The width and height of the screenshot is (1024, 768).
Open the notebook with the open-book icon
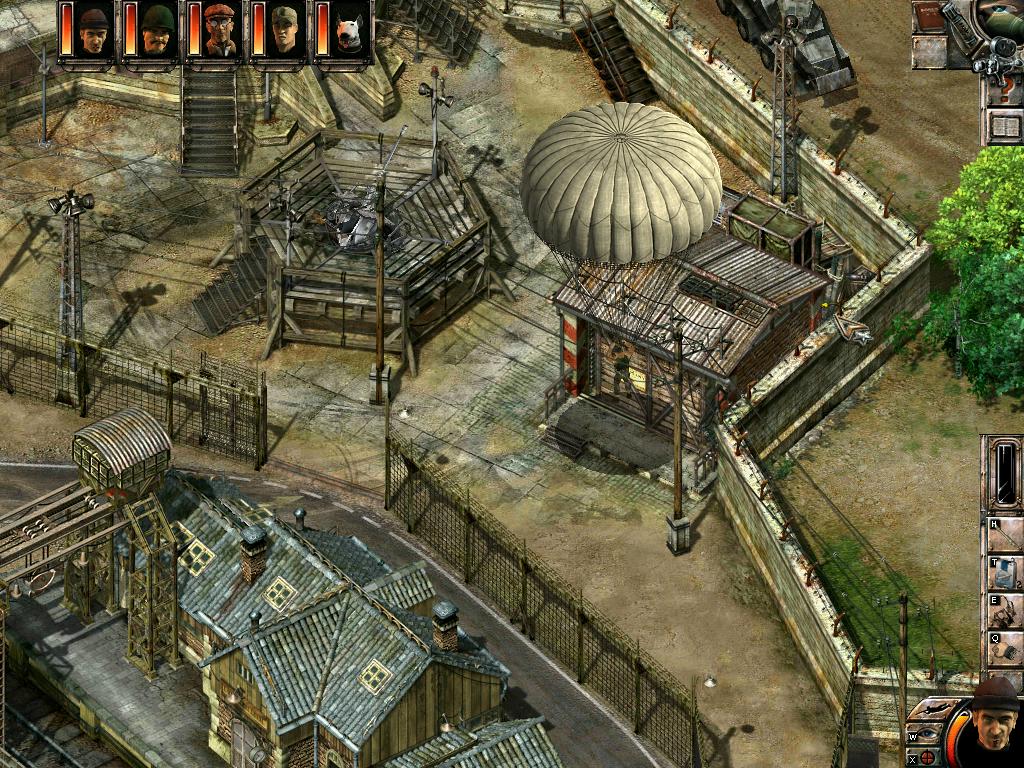1003,126
